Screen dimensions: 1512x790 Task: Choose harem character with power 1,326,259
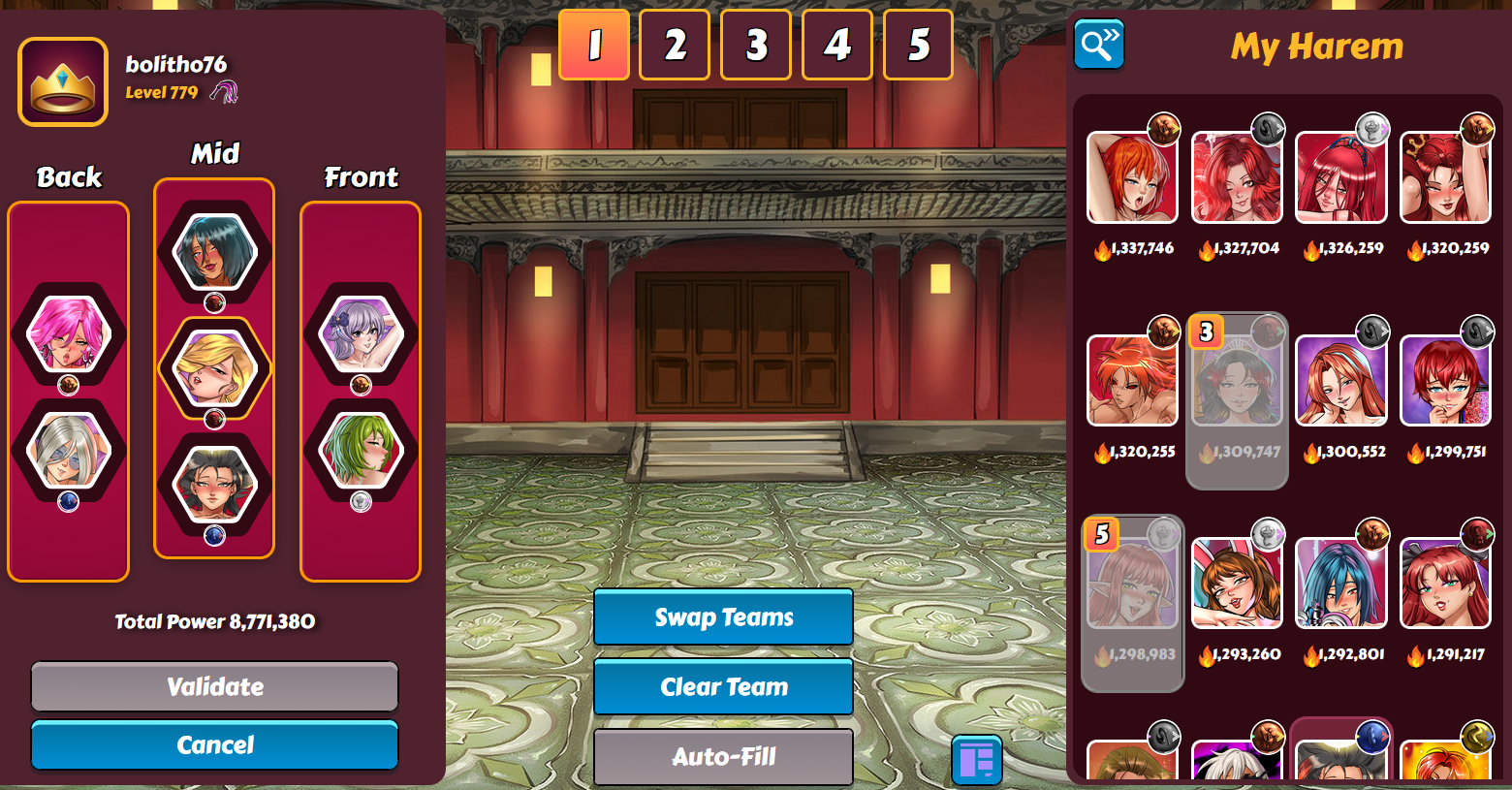point(1341,178)
